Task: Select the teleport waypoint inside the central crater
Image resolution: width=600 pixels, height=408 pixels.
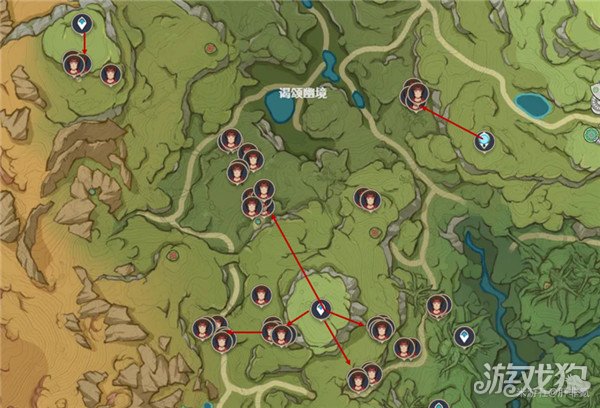Action: pyautogui.click(x=321, y=310)
